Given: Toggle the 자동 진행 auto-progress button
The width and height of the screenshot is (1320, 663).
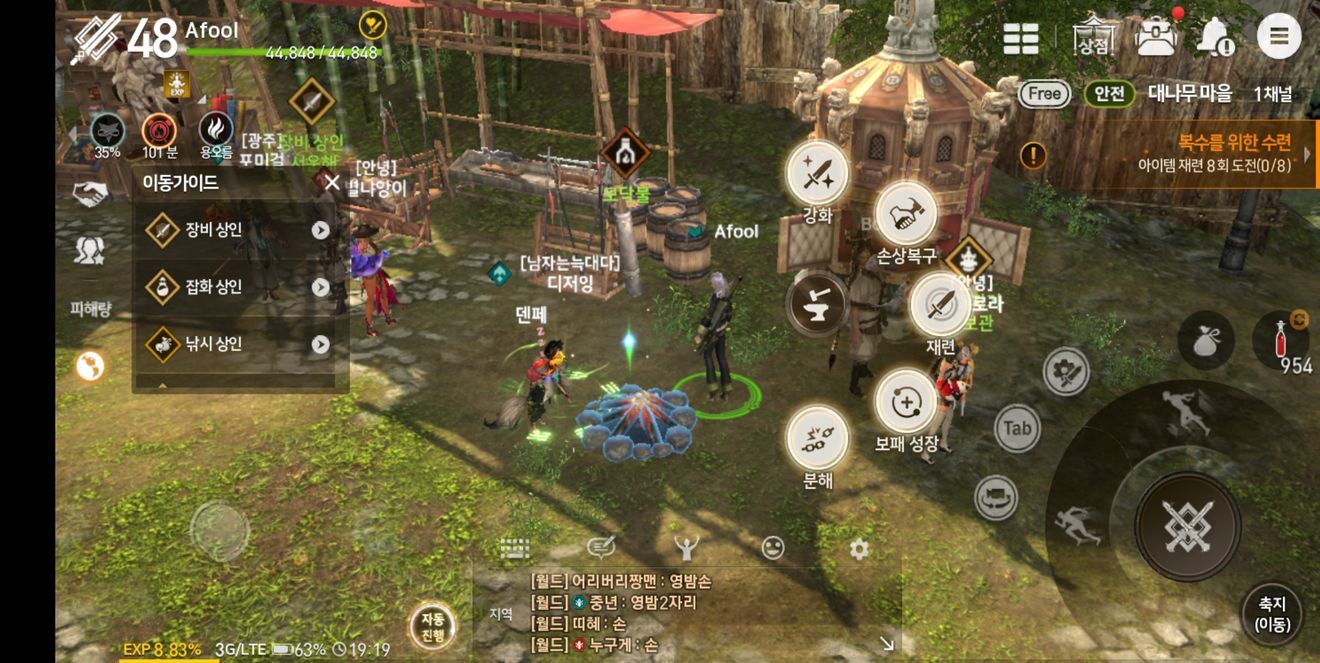Looking at the screenshot, I should (432, 627).
